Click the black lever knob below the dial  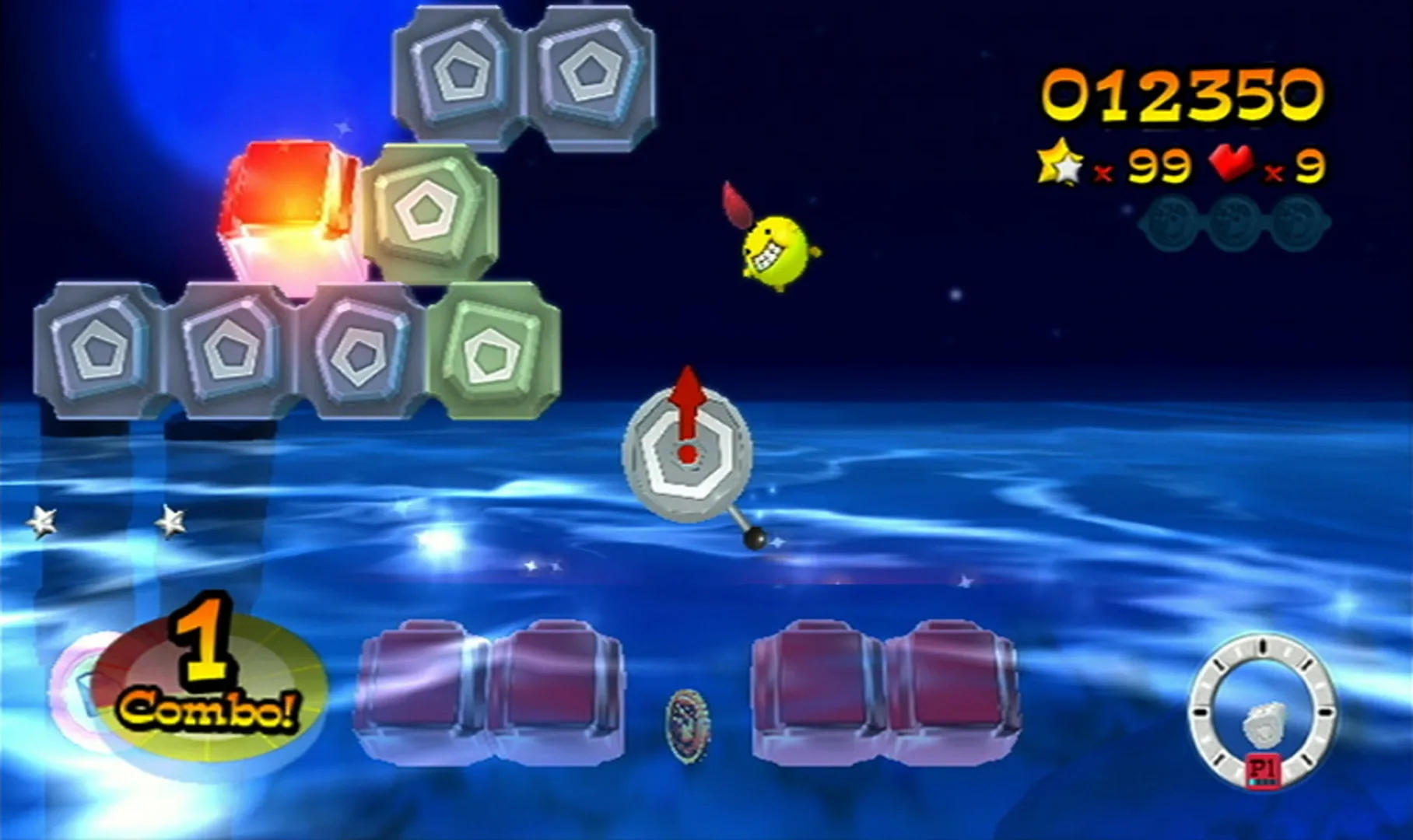756,540
